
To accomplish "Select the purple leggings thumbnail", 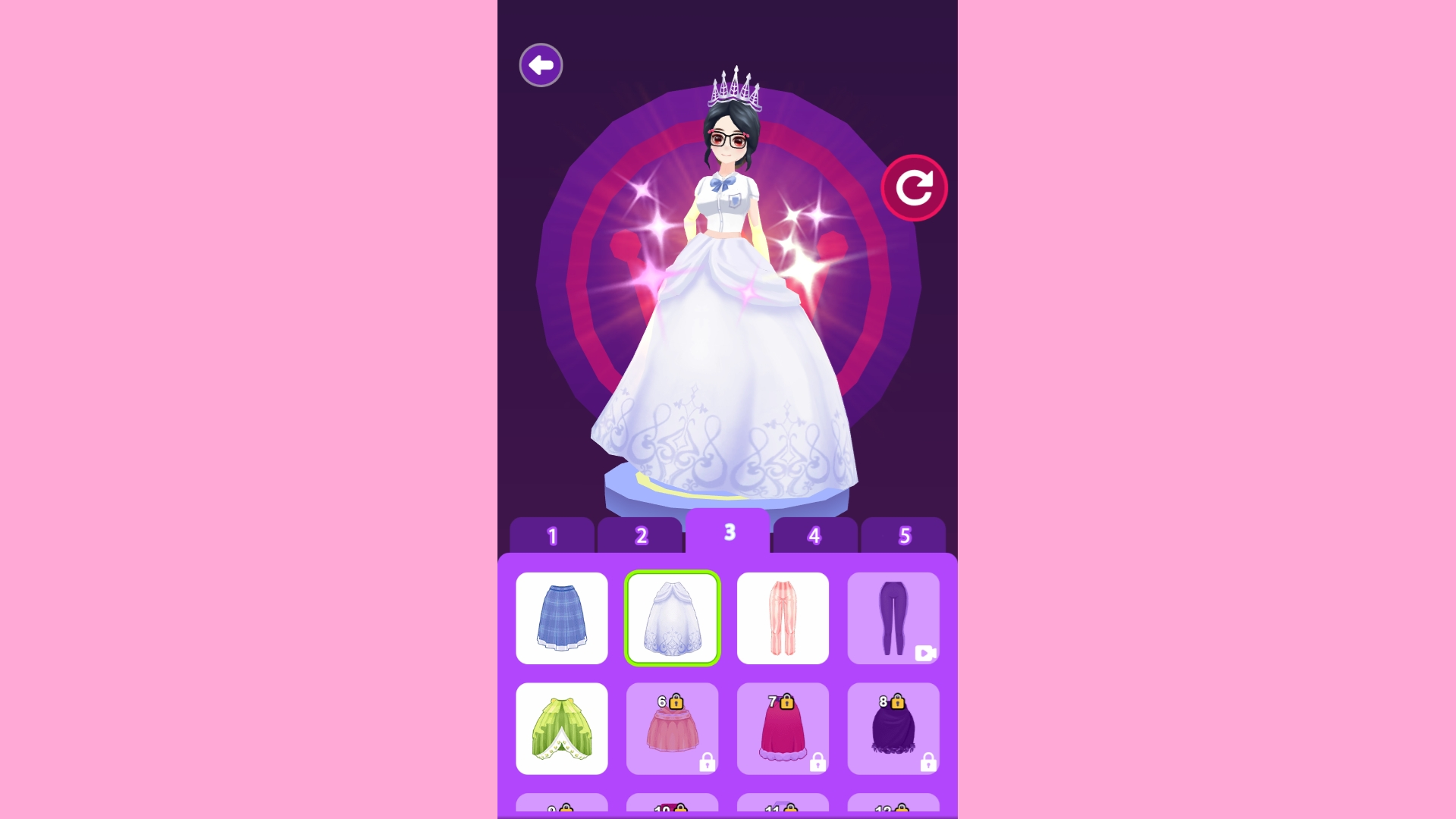I will 894,618.
